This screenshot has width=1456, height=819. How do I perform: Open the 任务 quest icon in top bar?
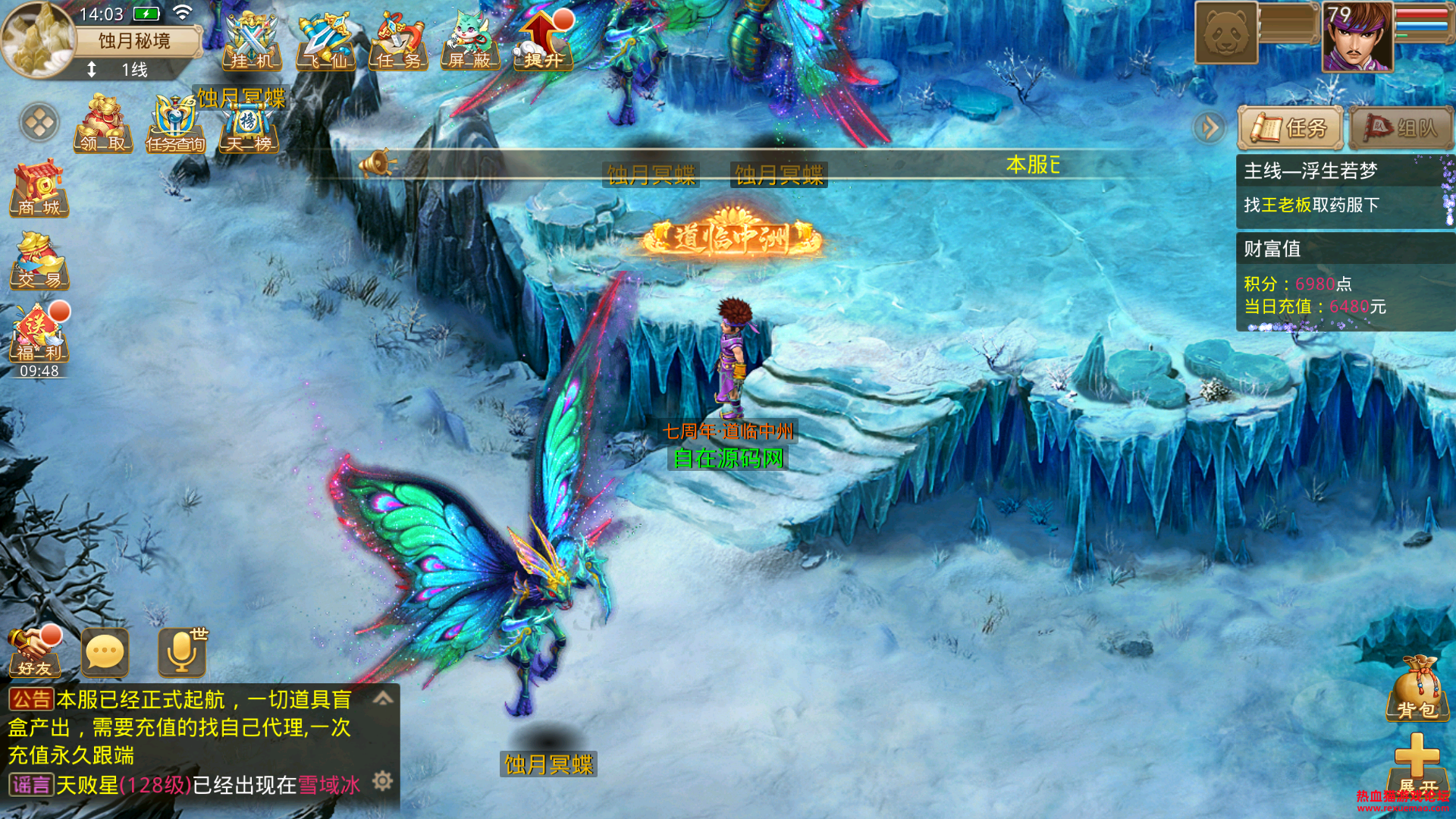click(x=399, y=42)
